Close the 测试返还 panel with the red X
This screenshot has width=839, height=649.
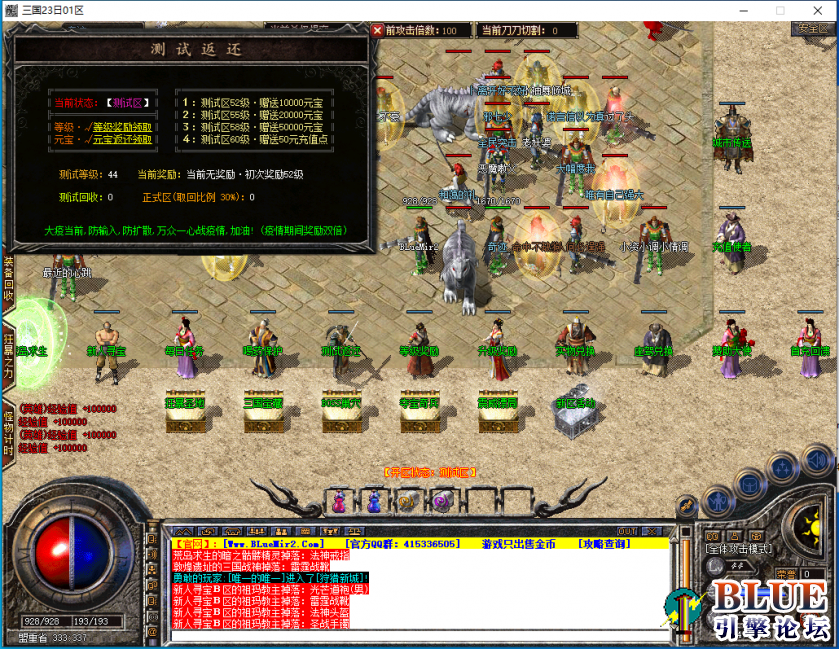[x=377, y=31]
